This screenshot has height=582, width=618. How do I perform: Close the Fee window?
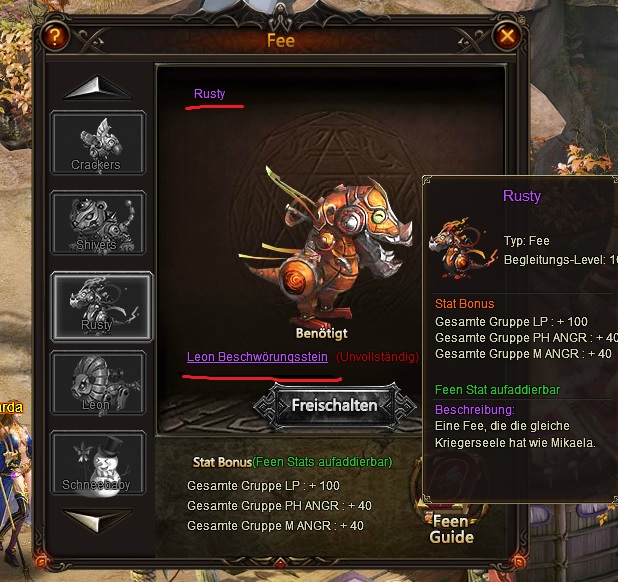(508, 38)
